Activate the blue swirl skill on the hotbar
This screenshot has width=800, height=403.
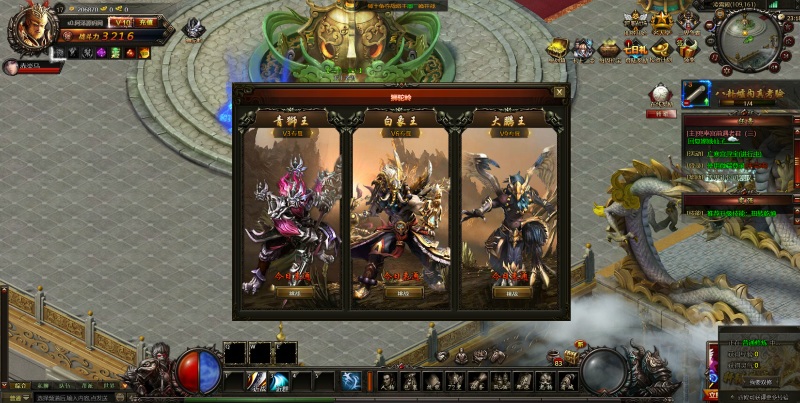point(281,381)
